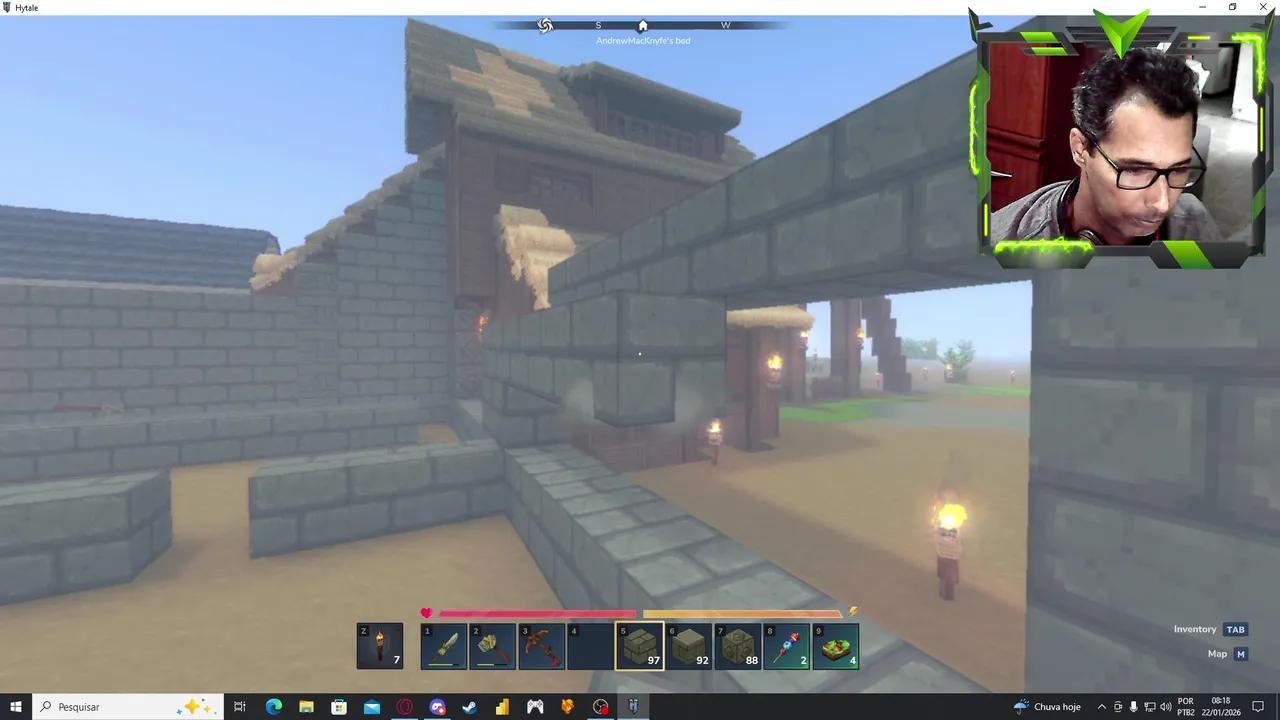Open inventory via the TAB key button
1280x720 pixels.
click(1236, 629)
